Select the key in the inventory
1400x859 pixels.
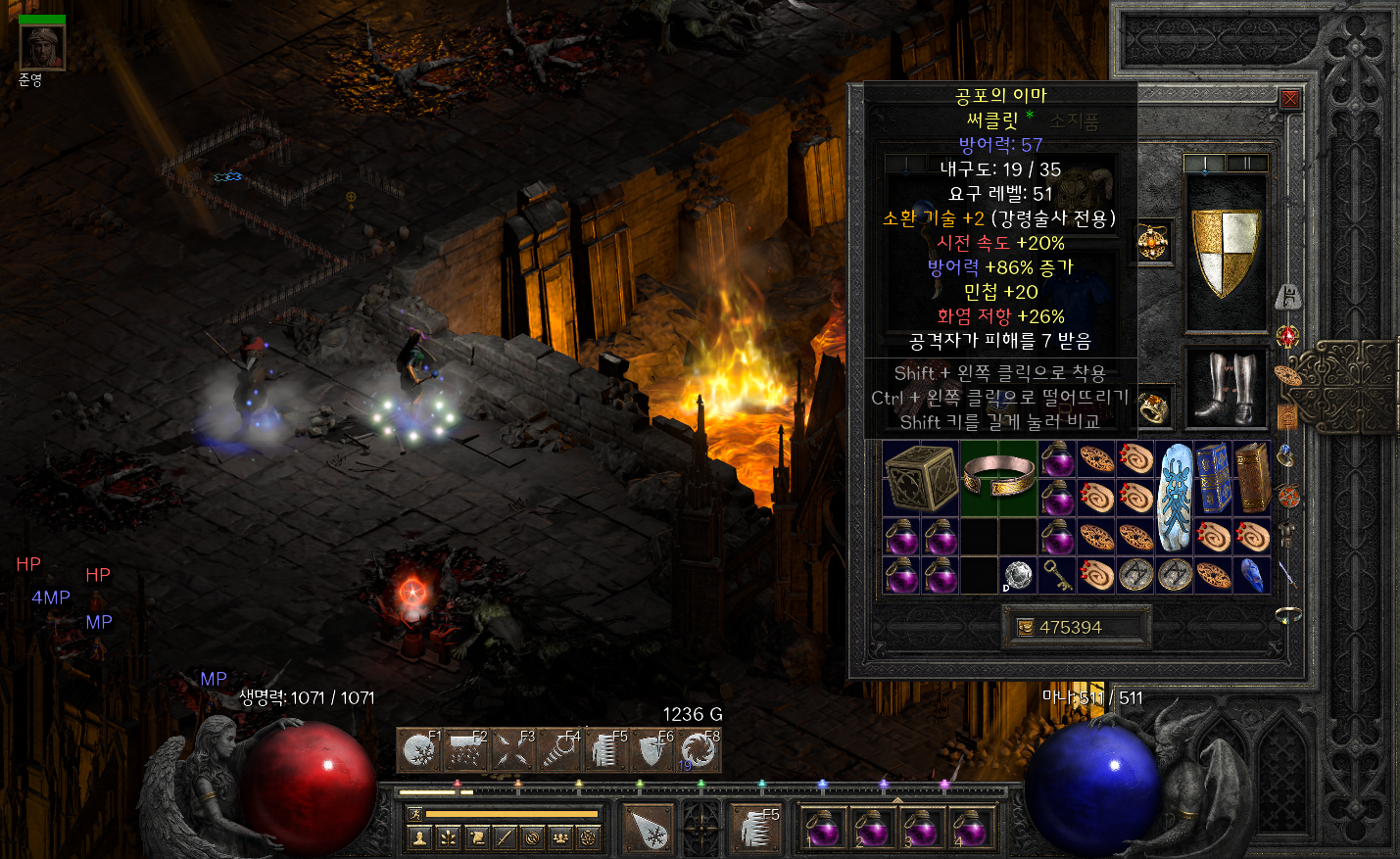1057,575
